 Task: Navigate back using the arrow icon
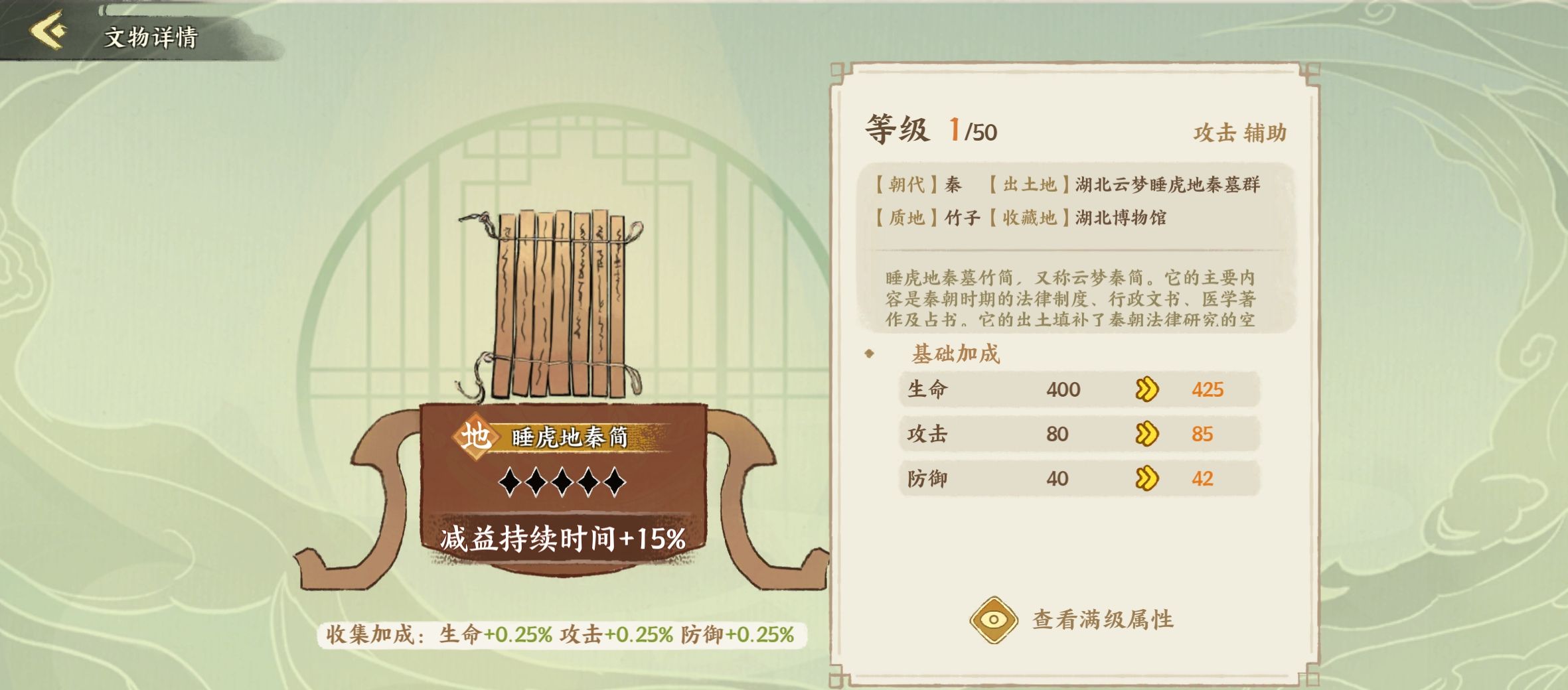point(45,30)
